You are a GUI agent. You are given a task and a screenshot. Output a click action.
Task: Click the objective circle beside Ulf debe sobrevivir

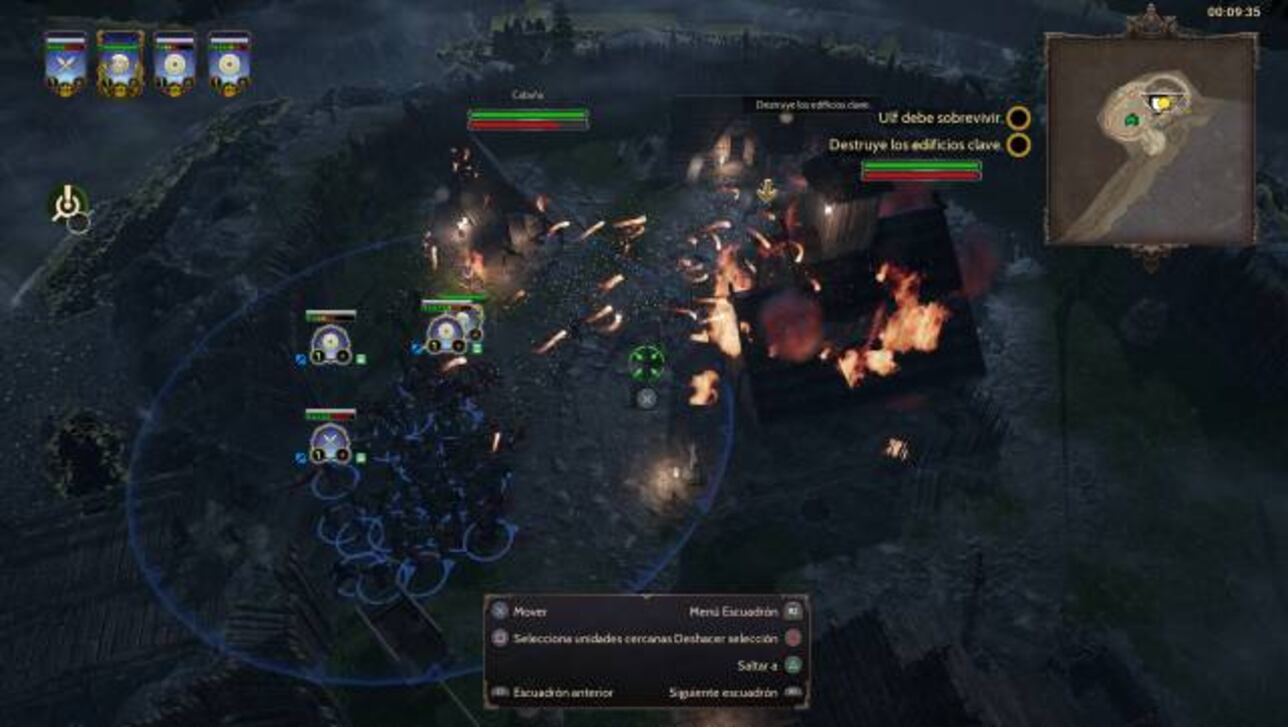1018,116
